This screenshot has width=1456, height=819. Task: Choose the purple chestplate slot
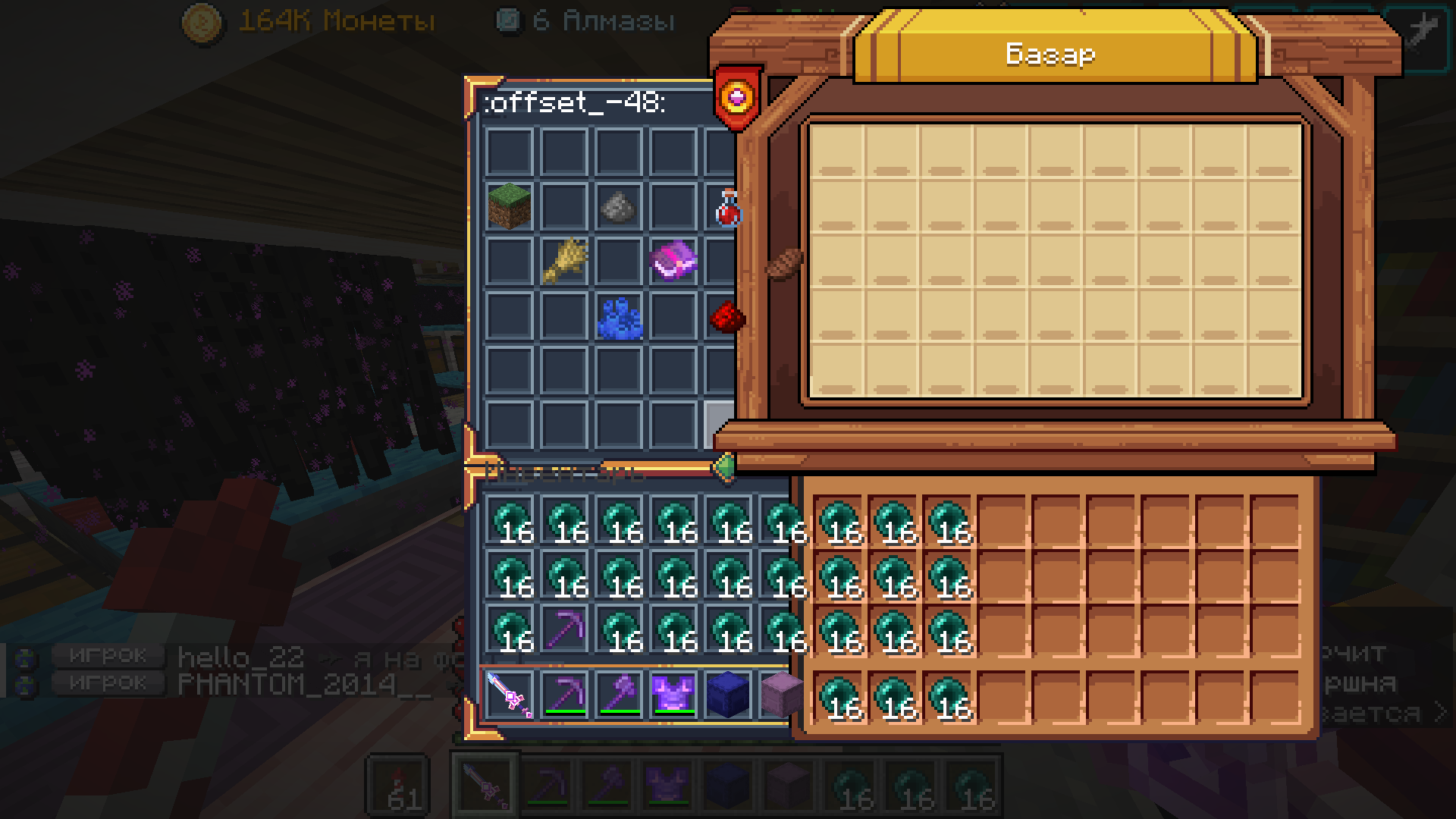point(673,694)
